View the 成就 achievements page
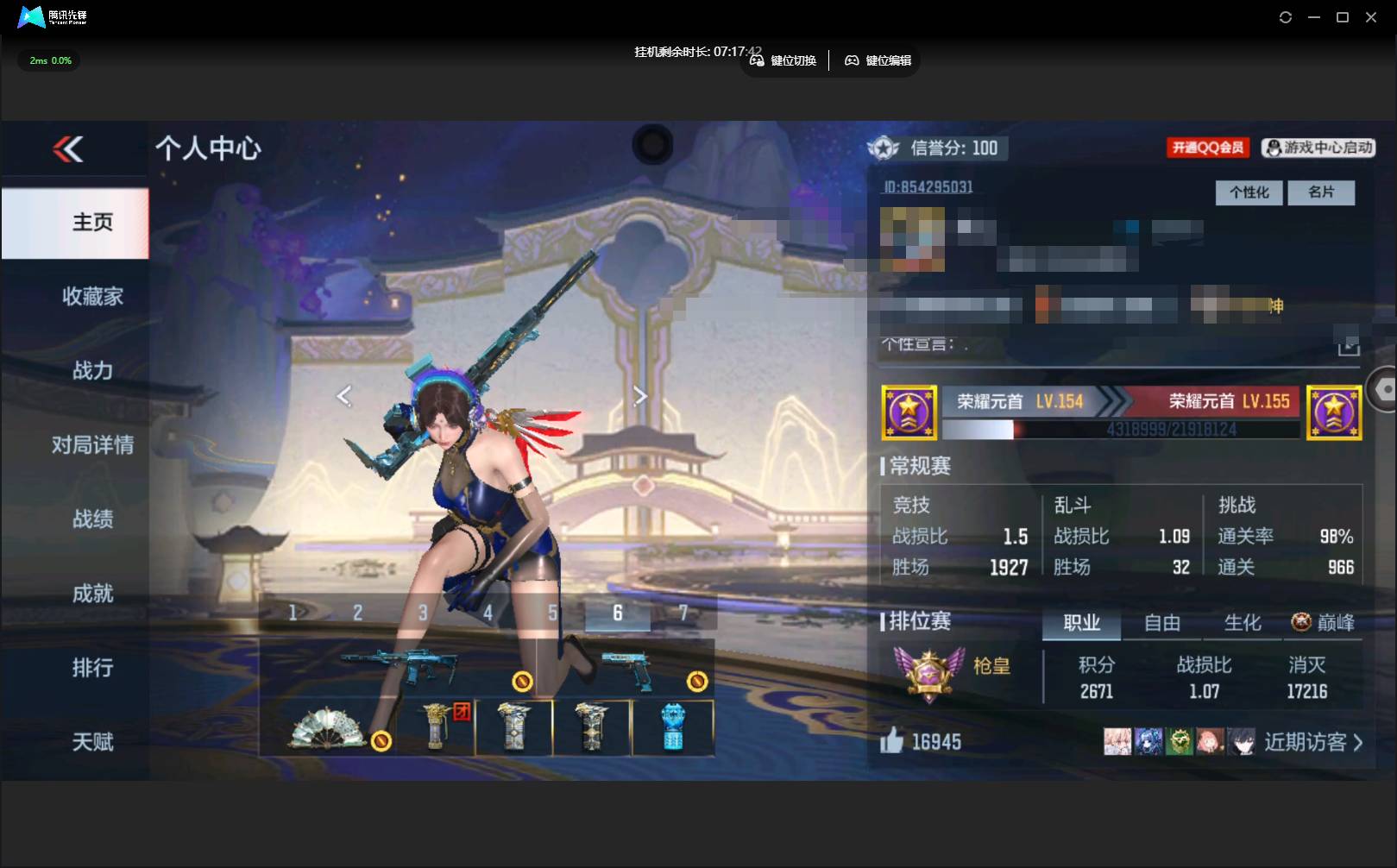 click(92, 593)
